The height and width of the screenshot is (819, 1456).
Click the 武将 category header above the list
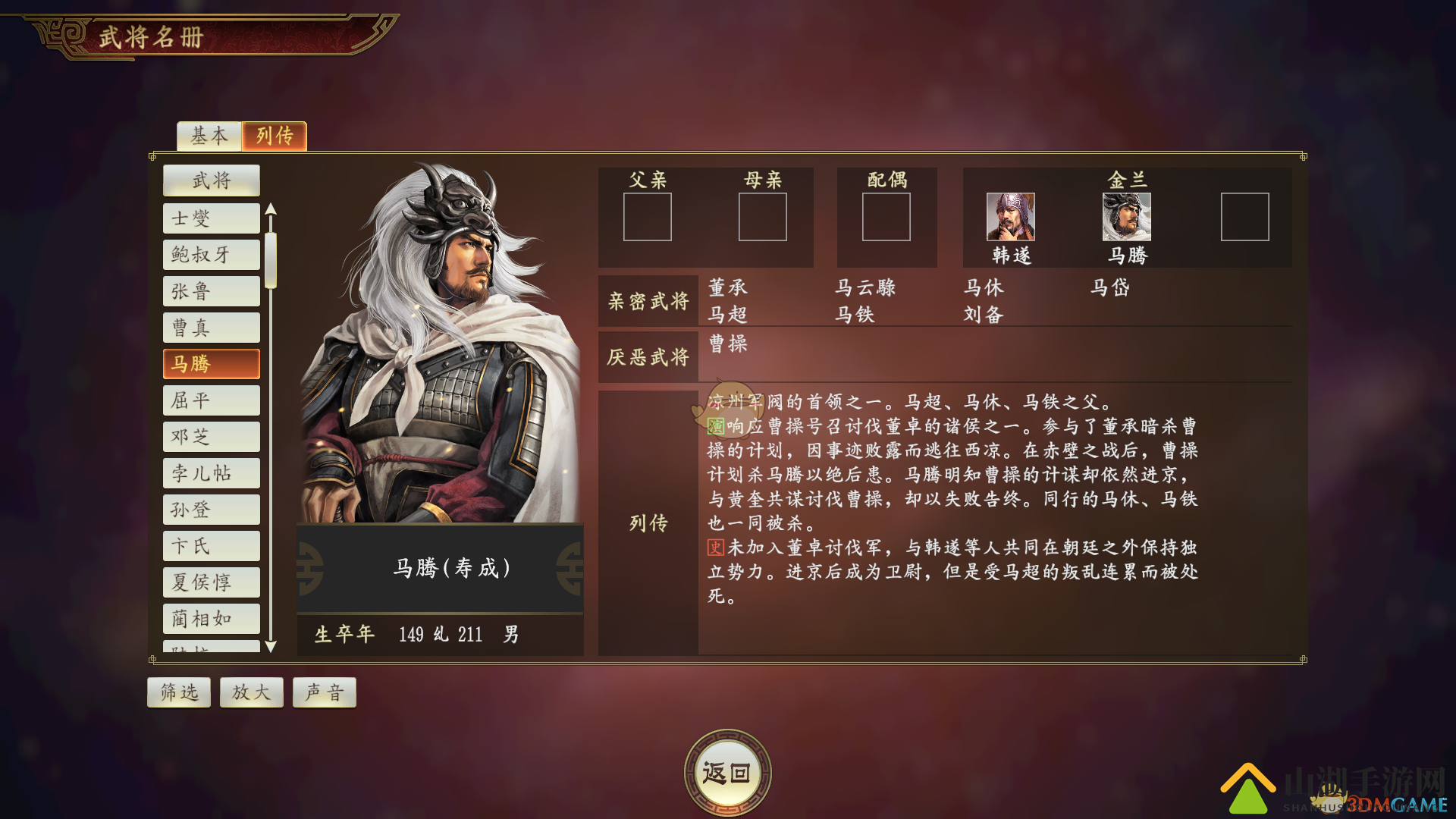coord(211,180)
